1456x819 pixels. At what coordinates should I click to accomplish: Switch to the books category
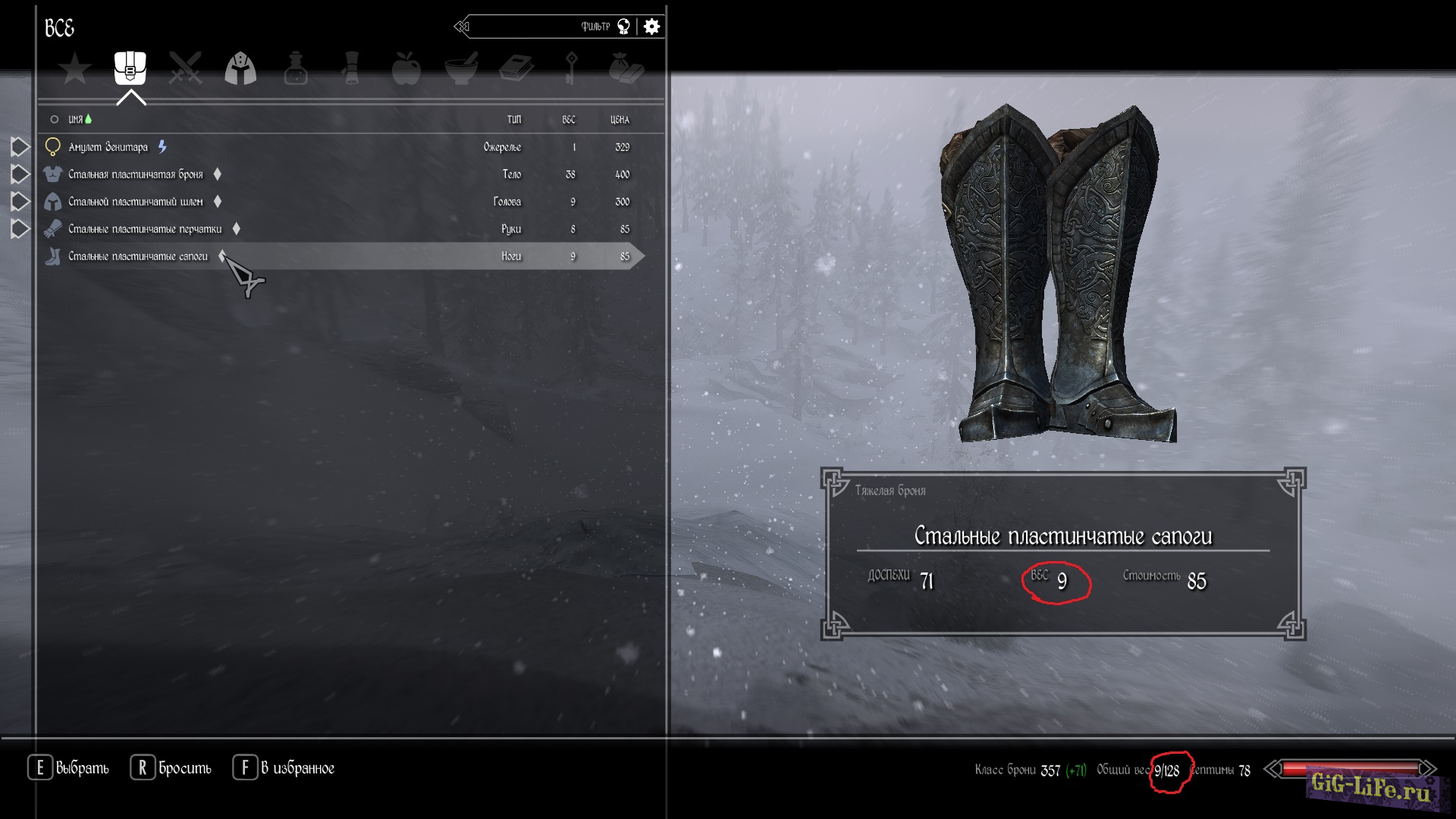516,68
